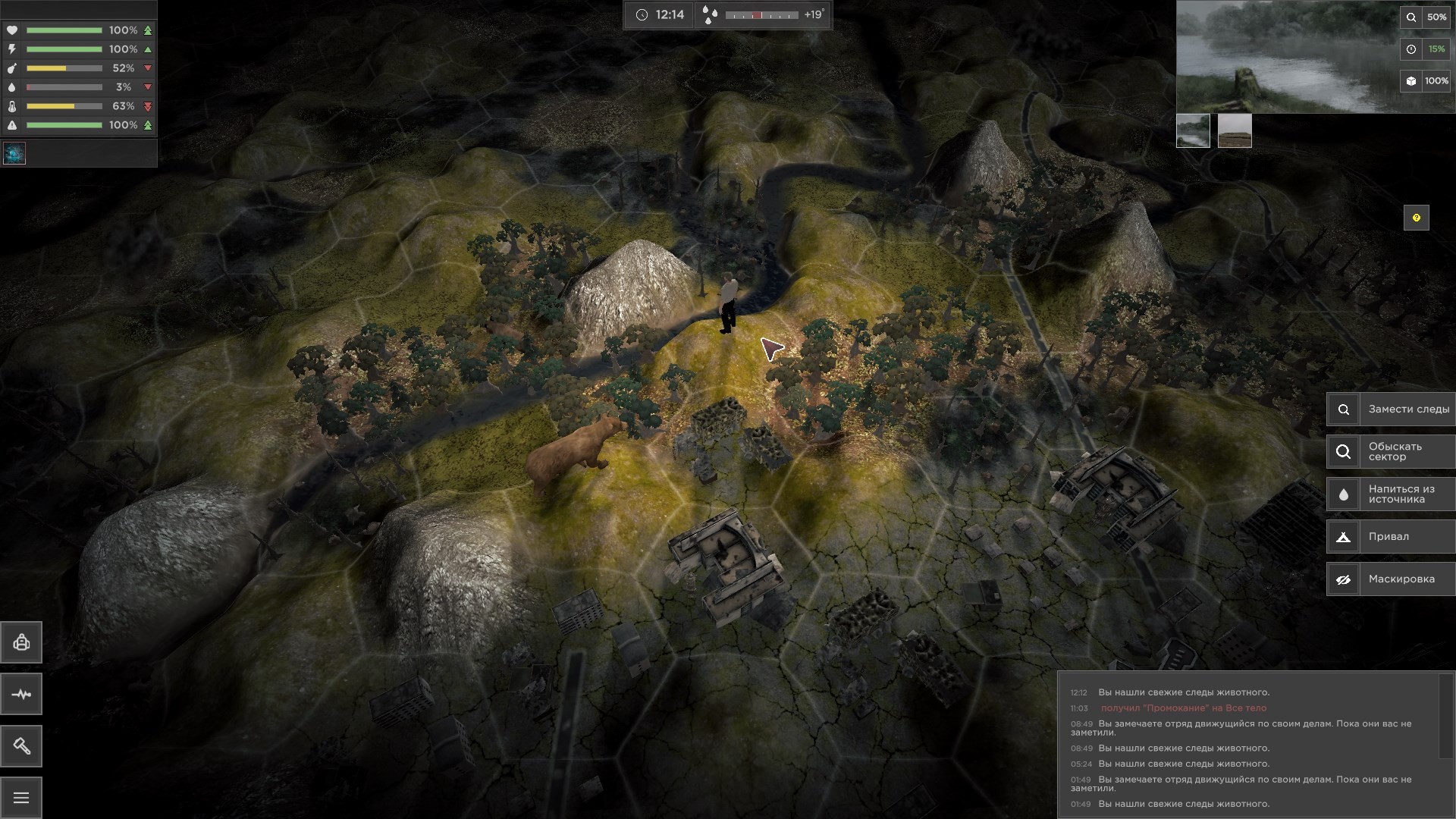Click the large river location preview image
The height and width of the screenshot is (819, 1456).
(x=1288, y=58)
